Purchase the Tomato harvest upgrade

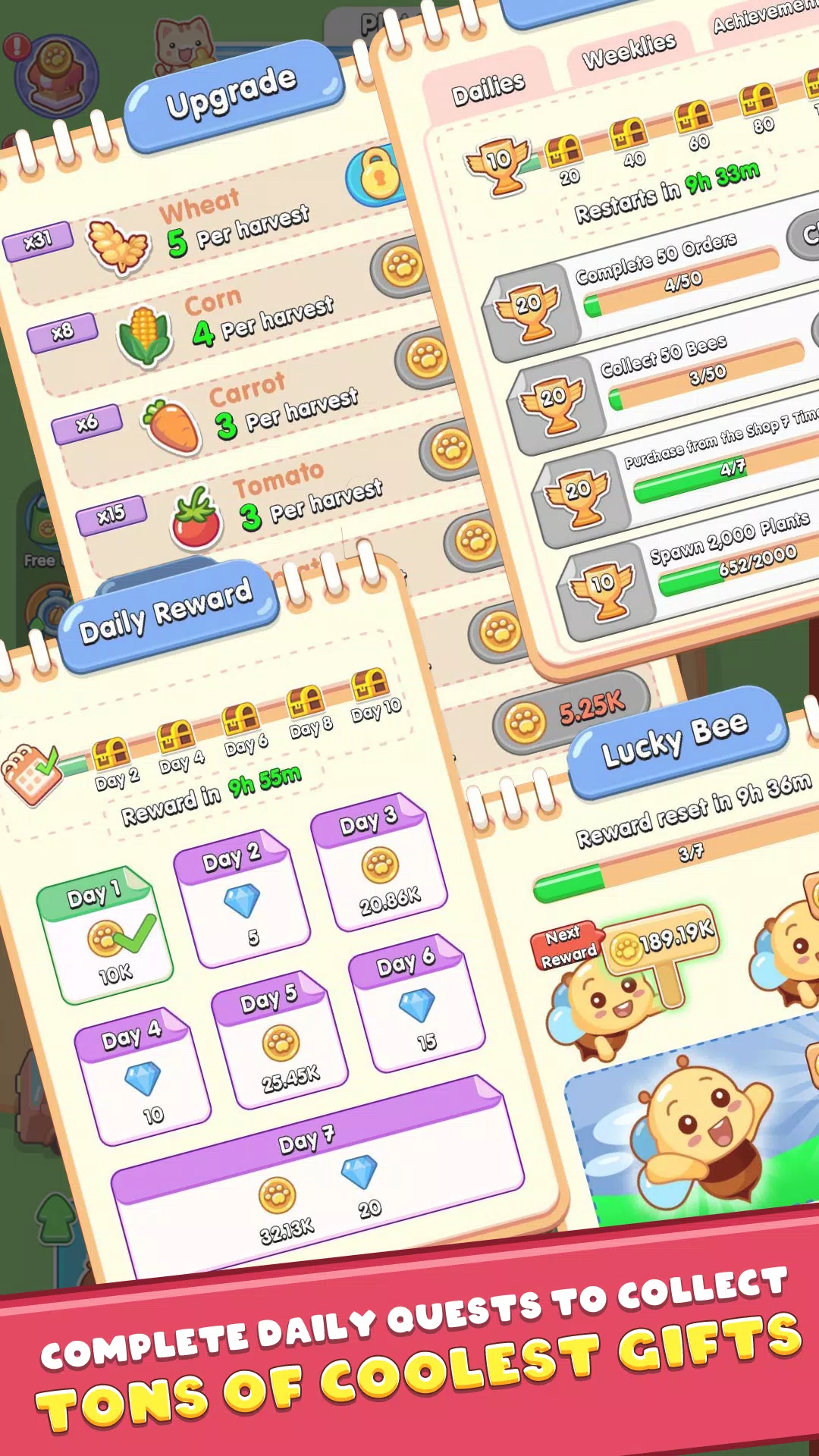coord(451,450)
